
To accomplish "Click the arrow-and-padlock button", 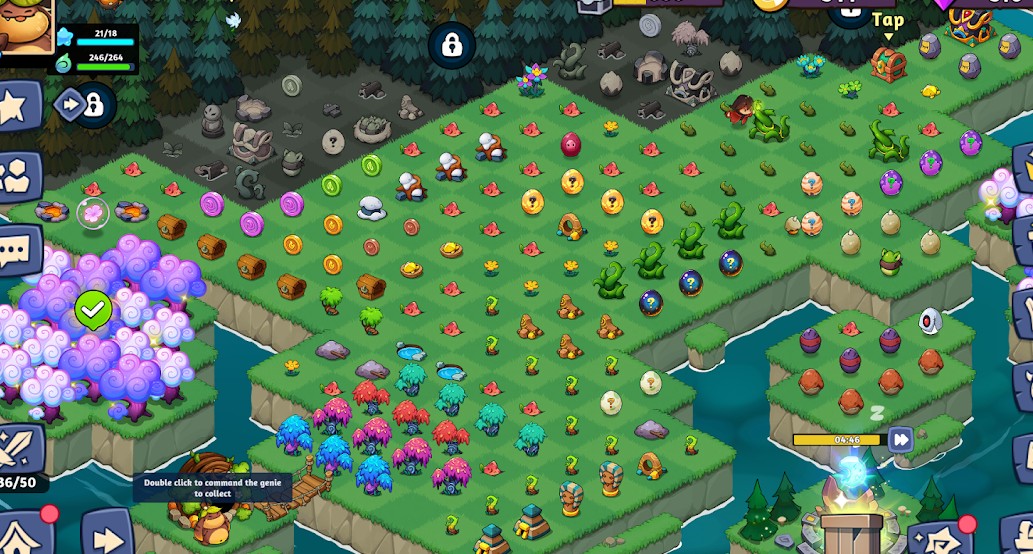I will coord(86,105).
